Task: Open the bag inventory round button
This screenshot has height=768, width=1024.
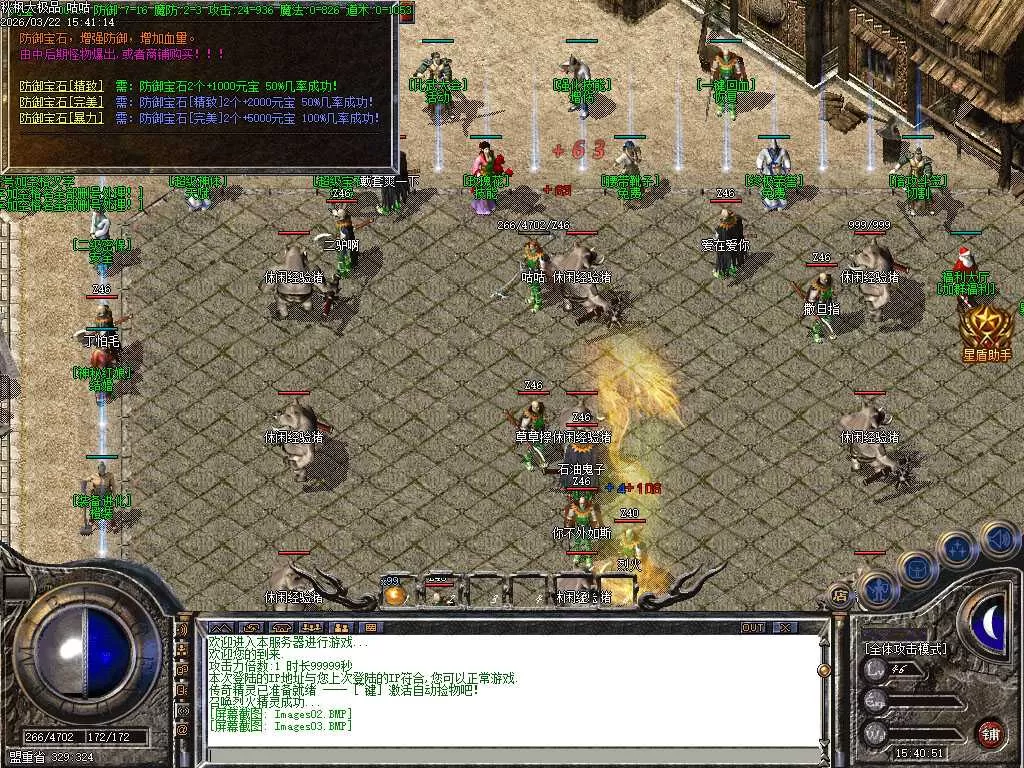Action: click(916, 568)
